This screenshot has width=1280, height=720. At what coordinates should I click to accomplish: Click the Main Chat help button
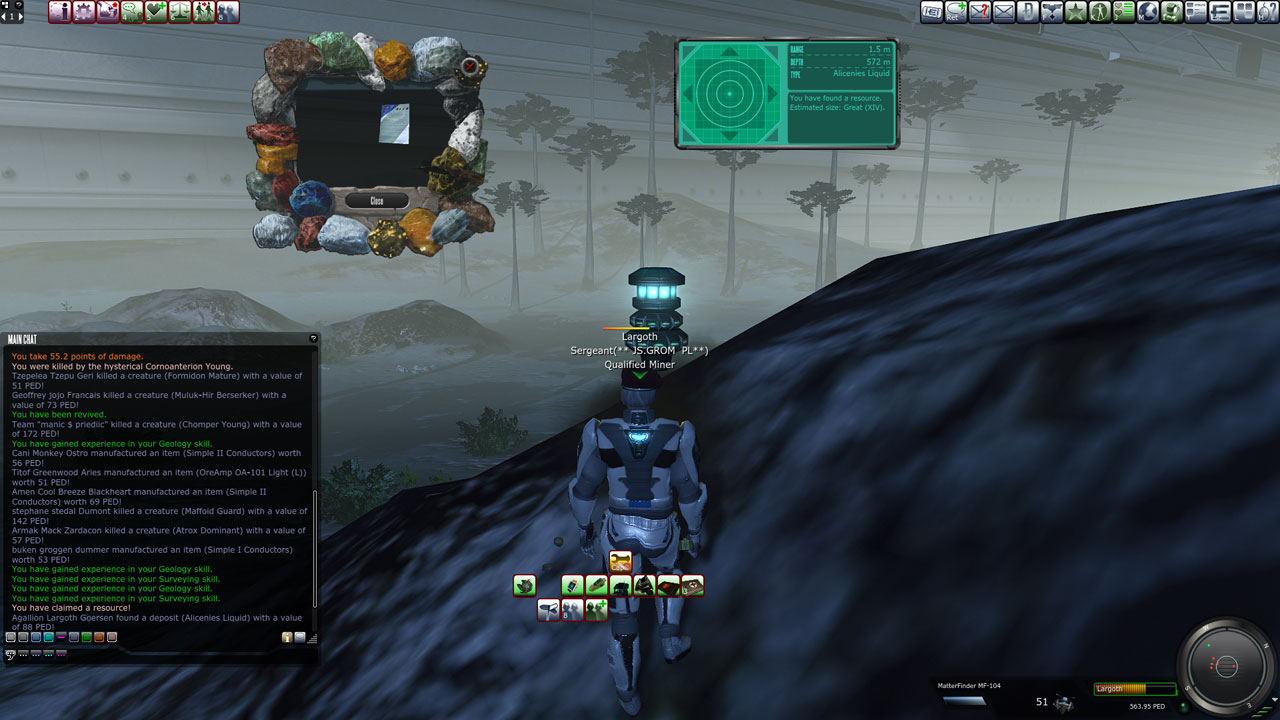[x=313, y=339]
